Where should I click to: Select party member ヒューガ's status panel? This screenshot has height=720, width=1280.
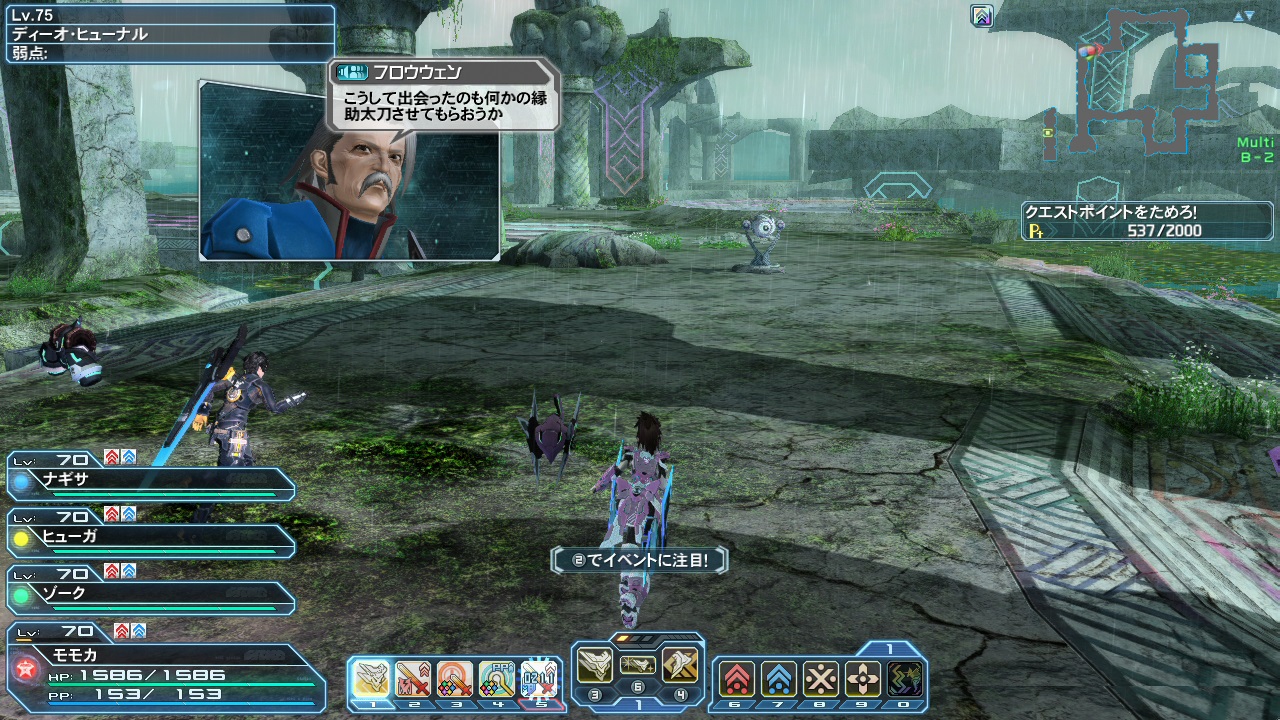[x=150, y=540]
